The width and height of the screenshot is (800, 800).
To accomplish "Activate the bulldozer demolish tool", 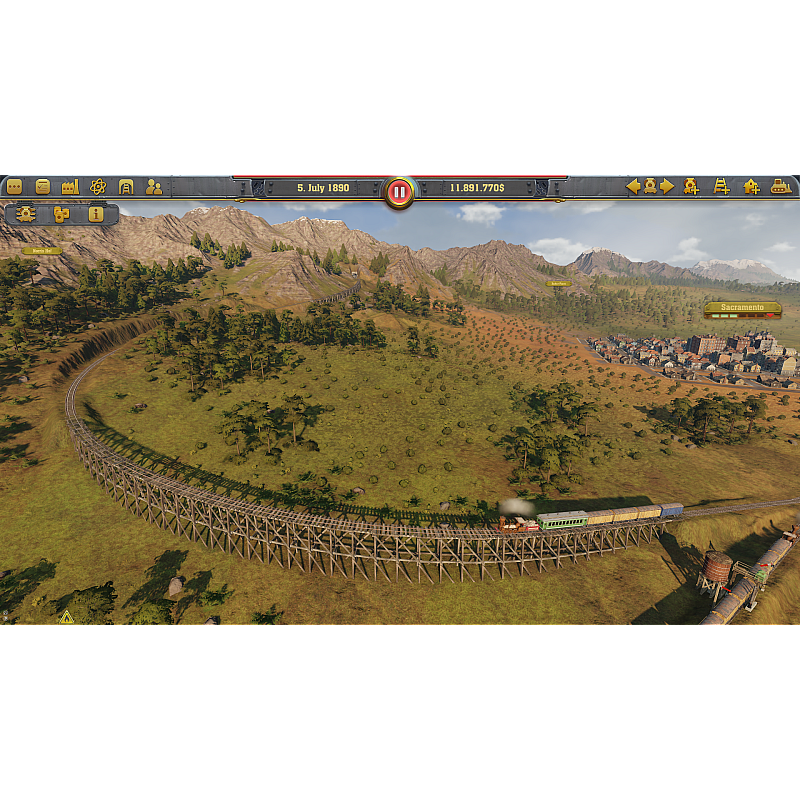I will click(x=781, y=186).
